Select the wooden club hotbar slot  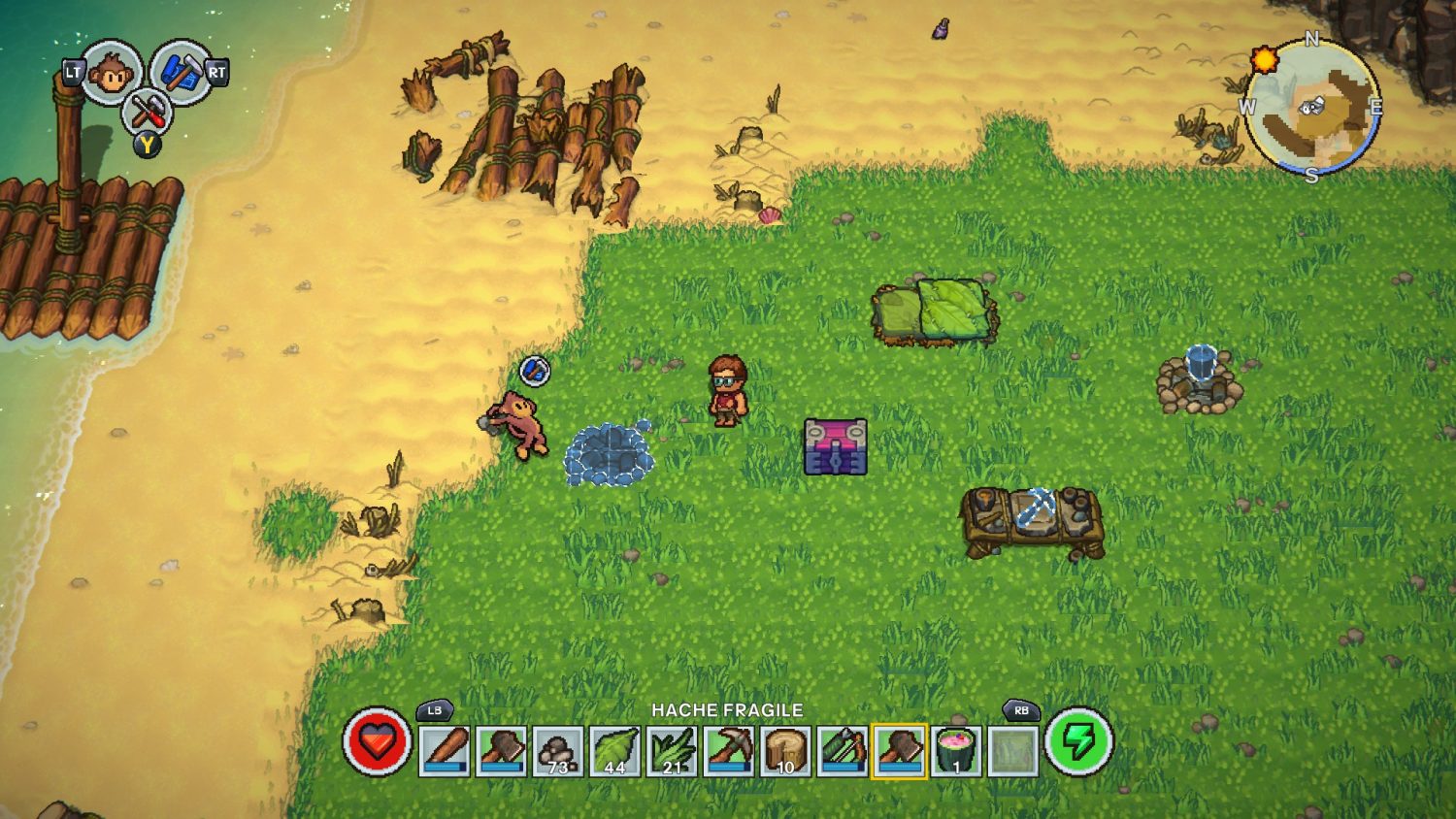pos(445,750)
